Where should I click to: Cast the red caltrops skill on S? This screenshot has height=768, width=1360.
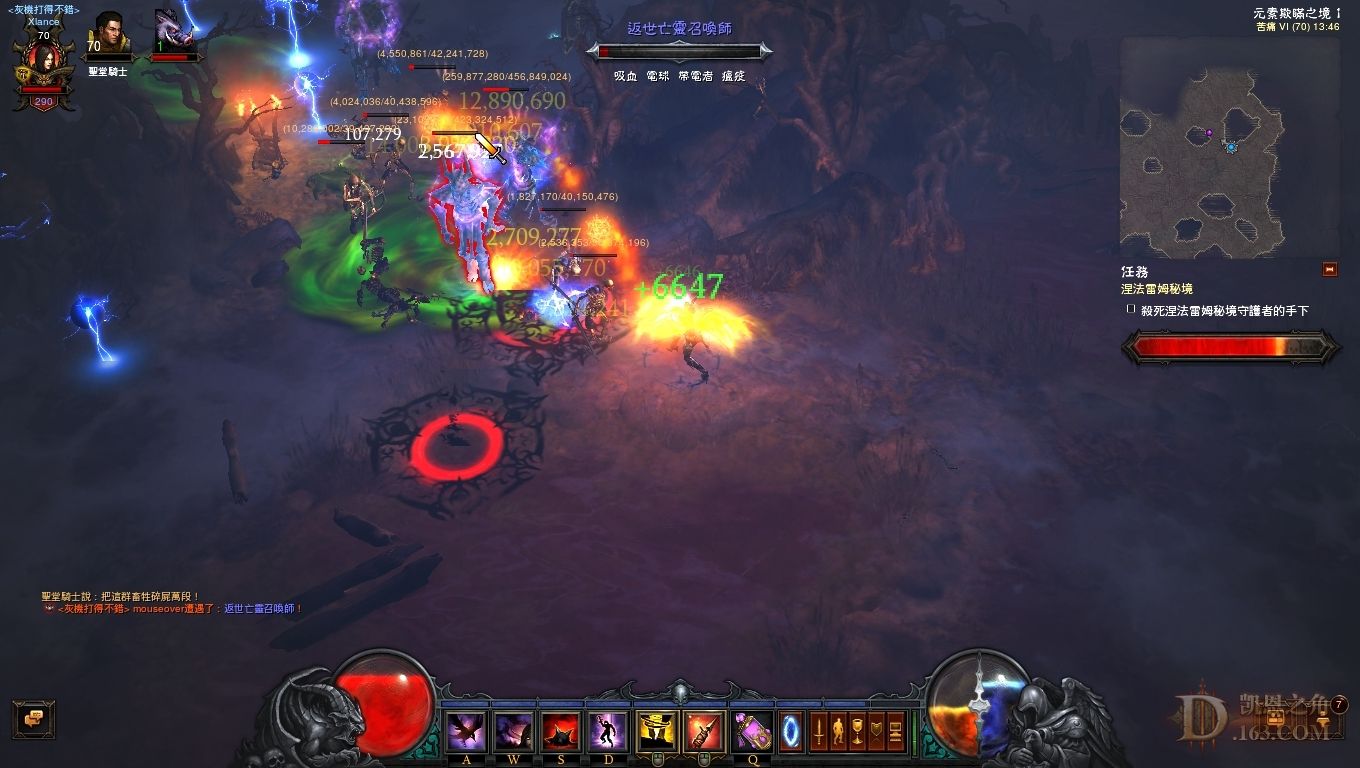coord(561,732)
